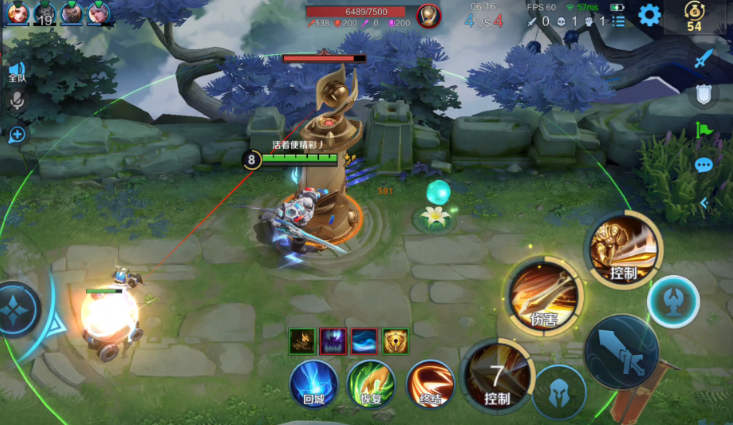Tap the large sword basic attack button
Image resolution: width=733 pixels, height=425 pixels.
pyautogui.click(x=621, y=351)
